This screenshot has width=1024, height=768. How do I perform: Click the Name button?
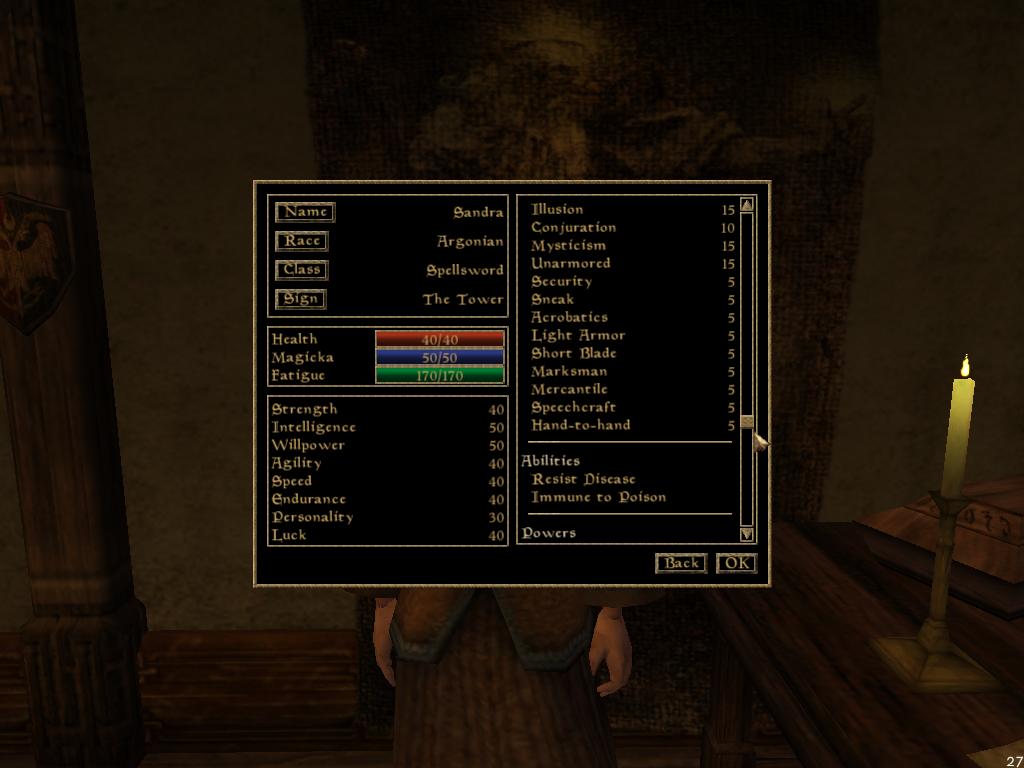click(x=305, y=212)
